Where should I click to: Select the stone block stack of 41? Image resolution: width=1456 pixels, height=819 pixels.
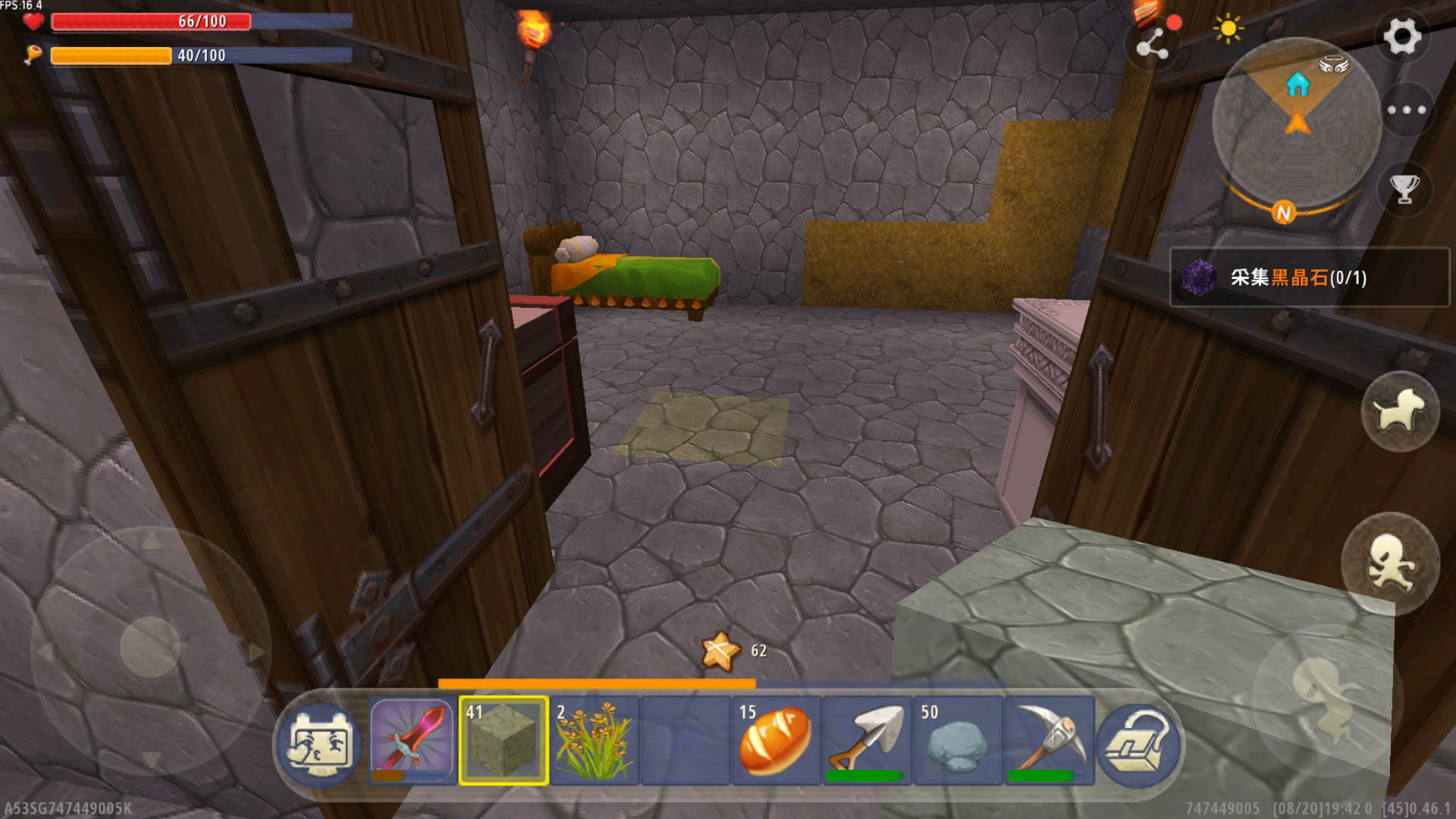tap(504, 741)
